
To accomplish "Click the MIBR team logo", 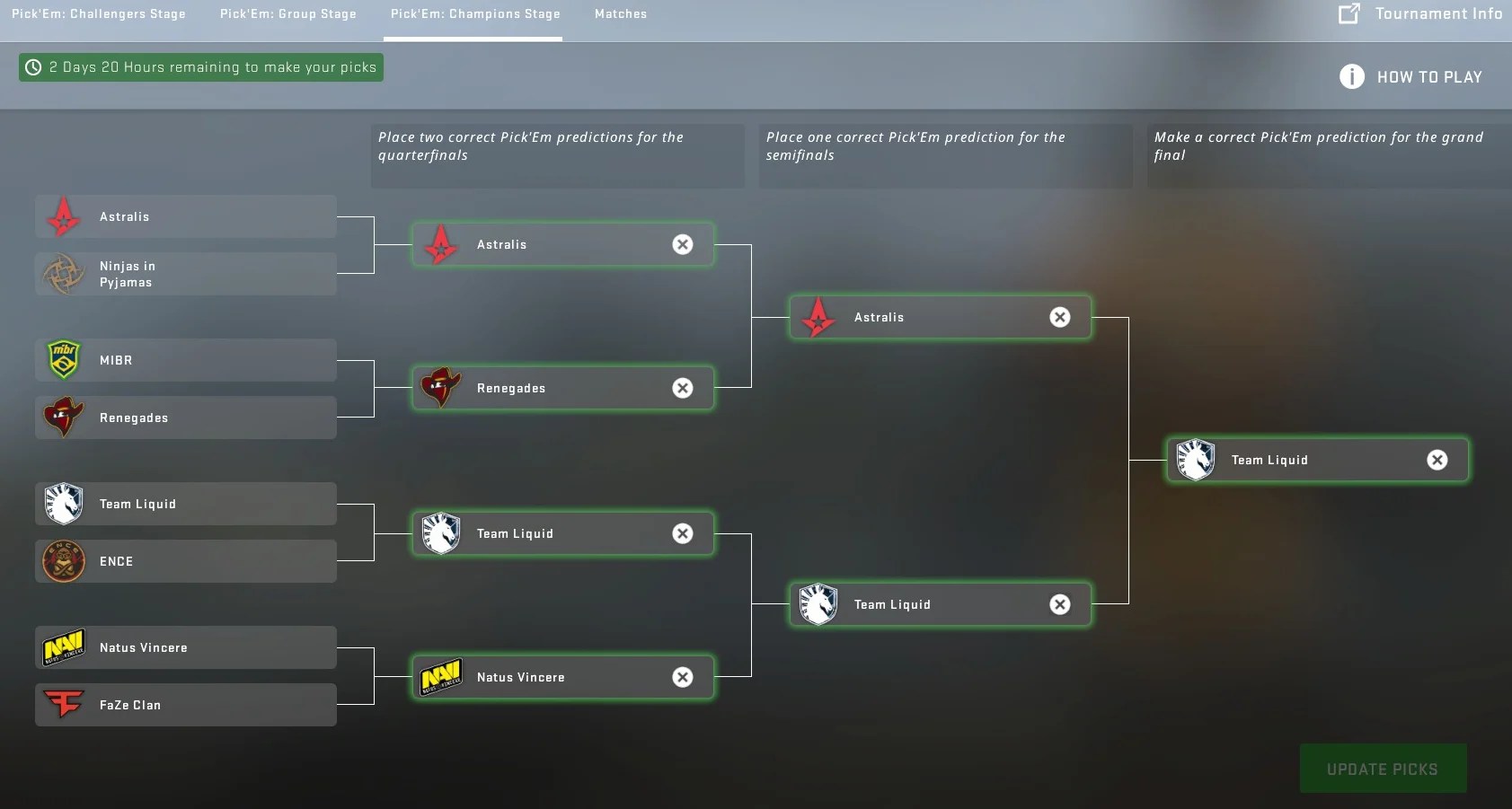I will click(x=63, y=359).
